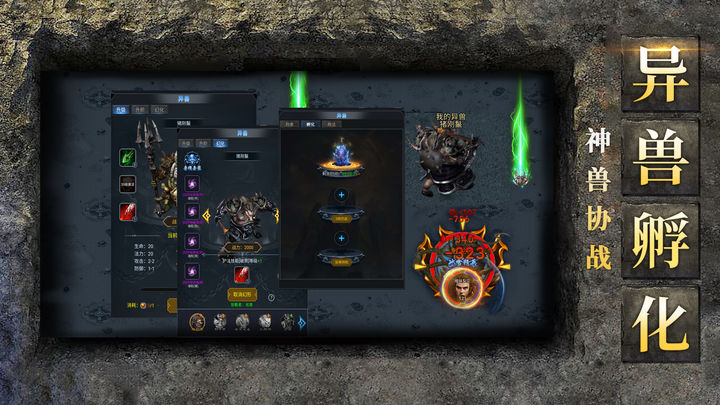Click the 取消幻形 button
This screenshot has height=405, width=720.
tap(241, 295)
